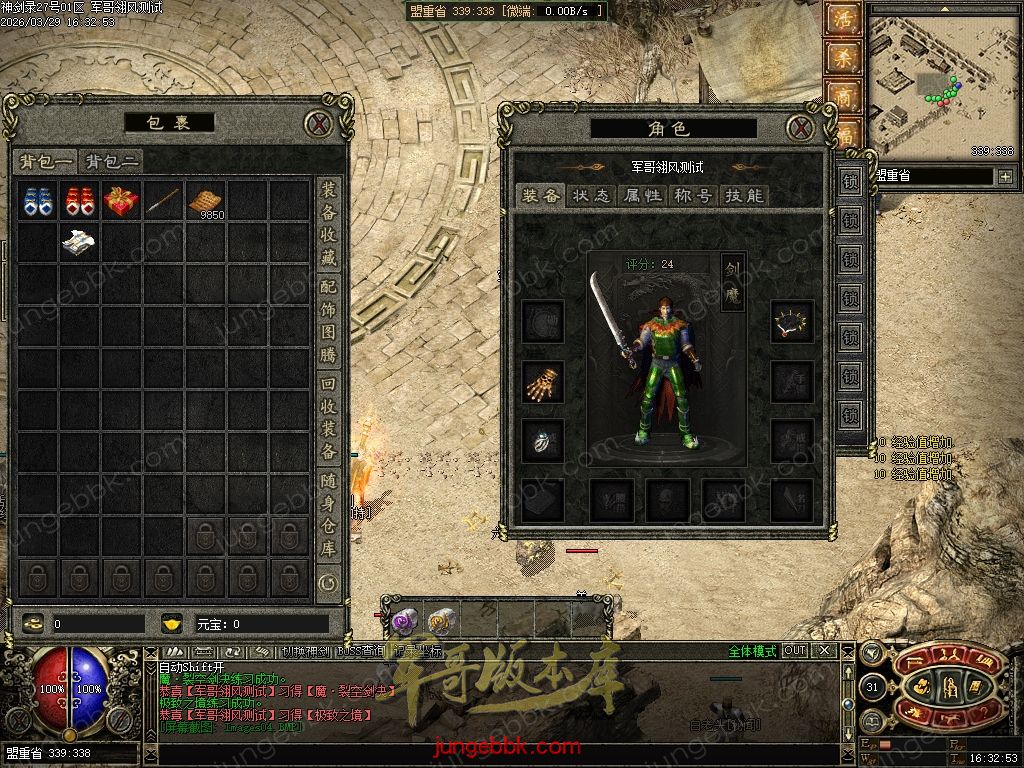Show the 属性 attributes tab
The width and height of the screenshot is (1024, 768).
(x=642, y=196)
